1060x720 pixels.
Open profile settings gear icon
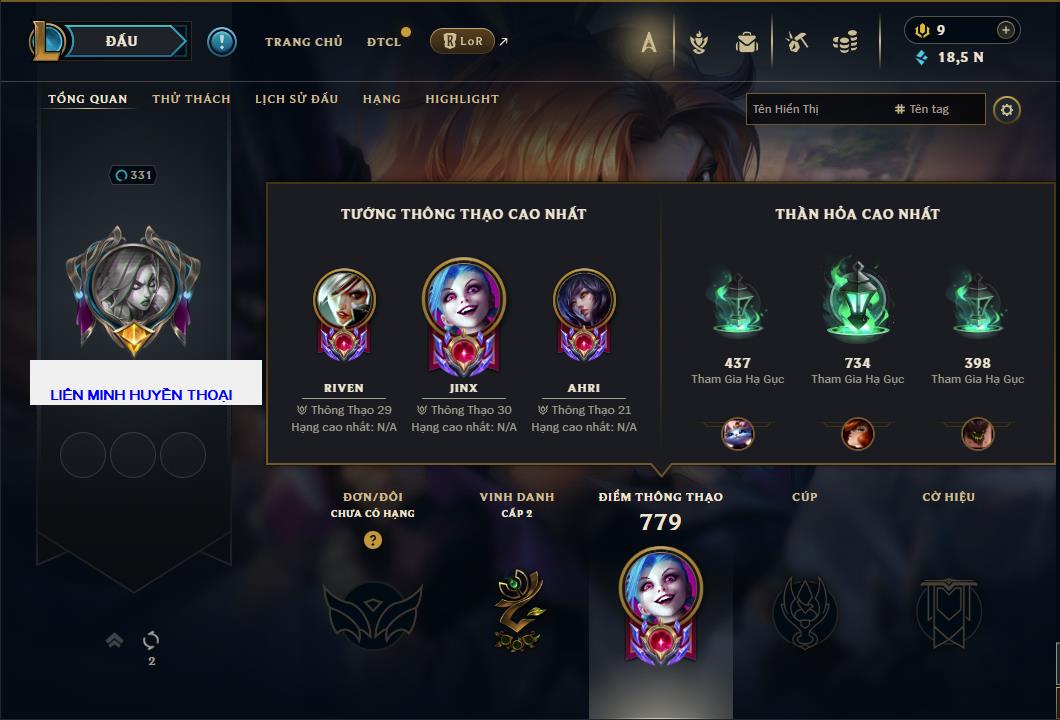[1007, 109]
